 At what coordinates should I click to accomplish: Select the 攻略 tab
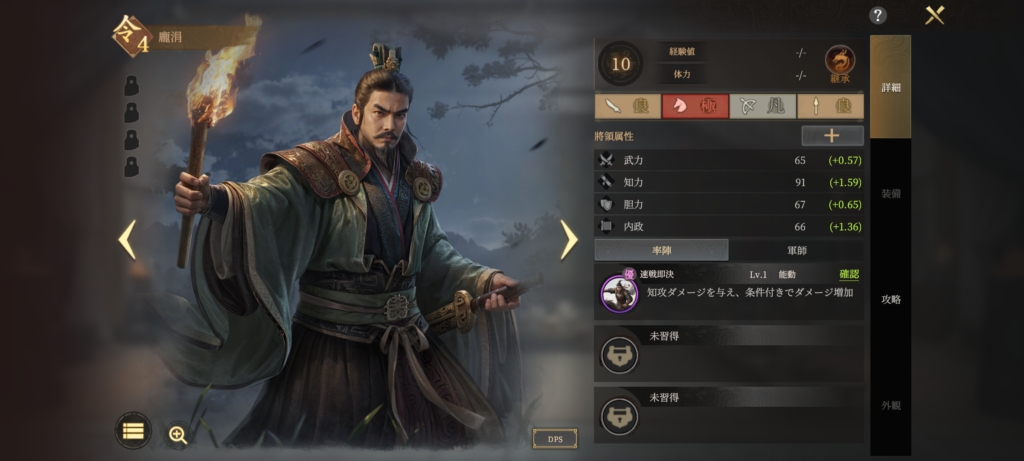890,299
